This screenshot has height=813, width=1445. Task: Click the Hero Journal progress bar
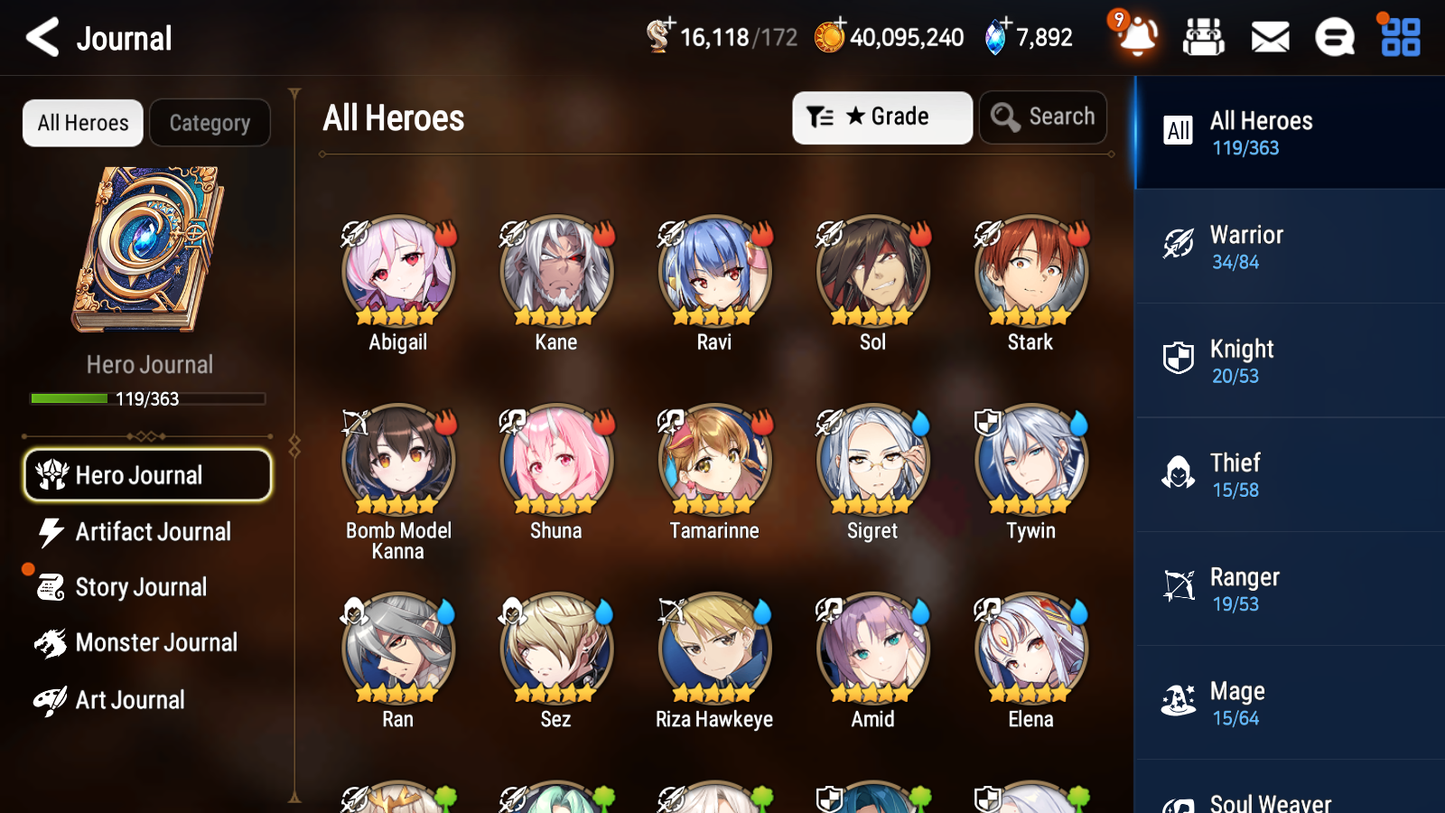tap(149, 398)
